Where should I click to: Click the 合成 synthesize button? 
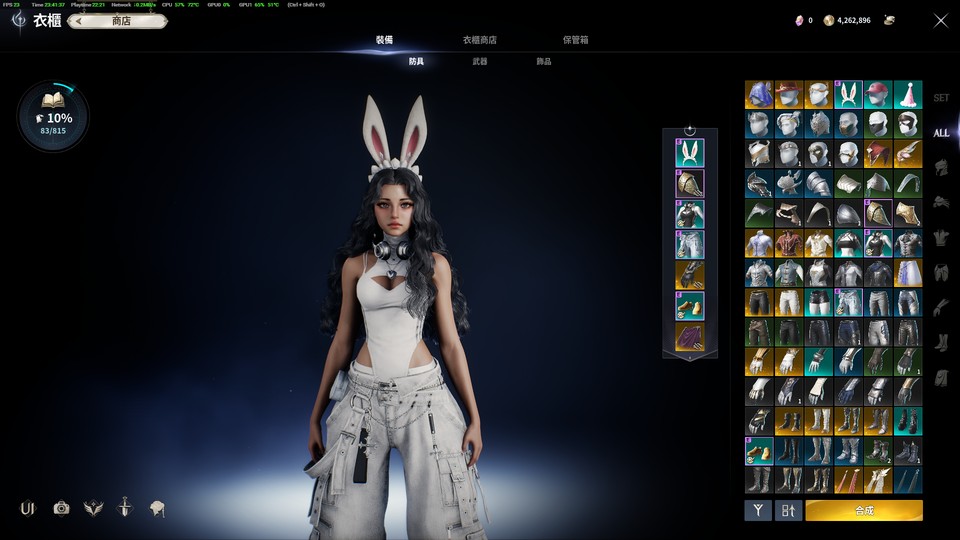[864, 510]
